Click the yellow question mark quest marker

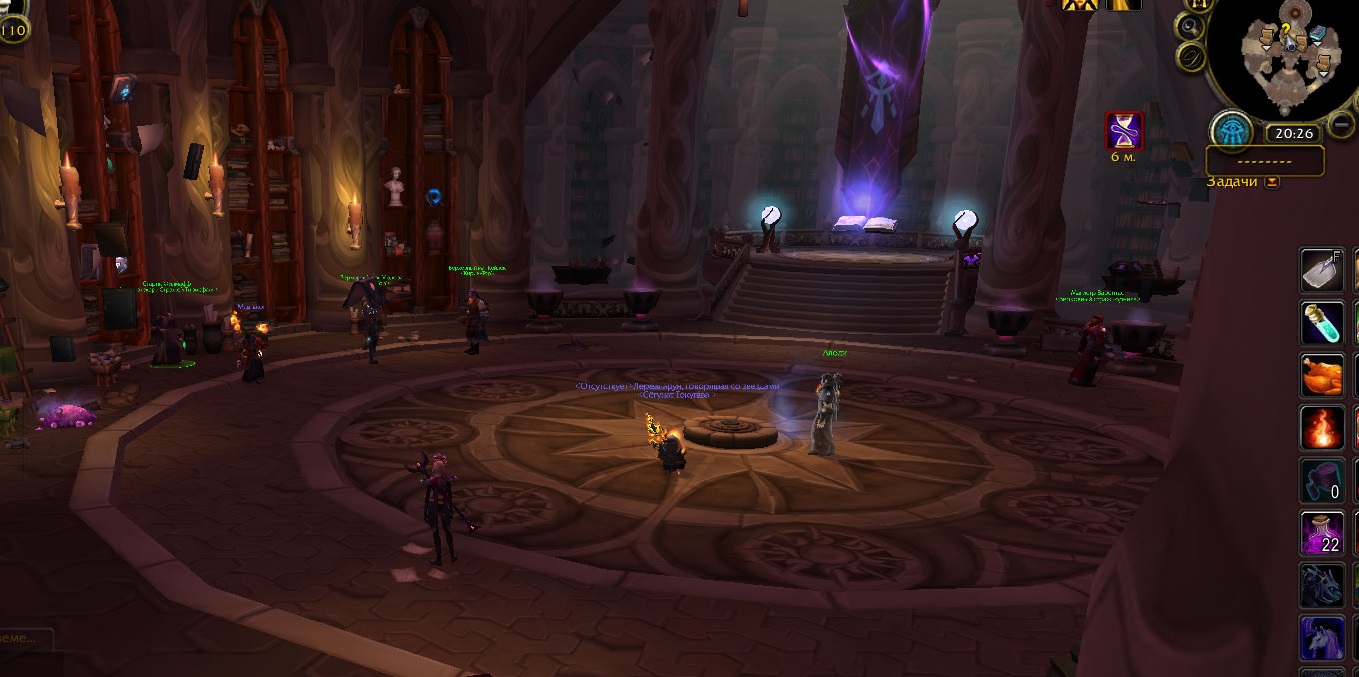tap(1288, 30)
